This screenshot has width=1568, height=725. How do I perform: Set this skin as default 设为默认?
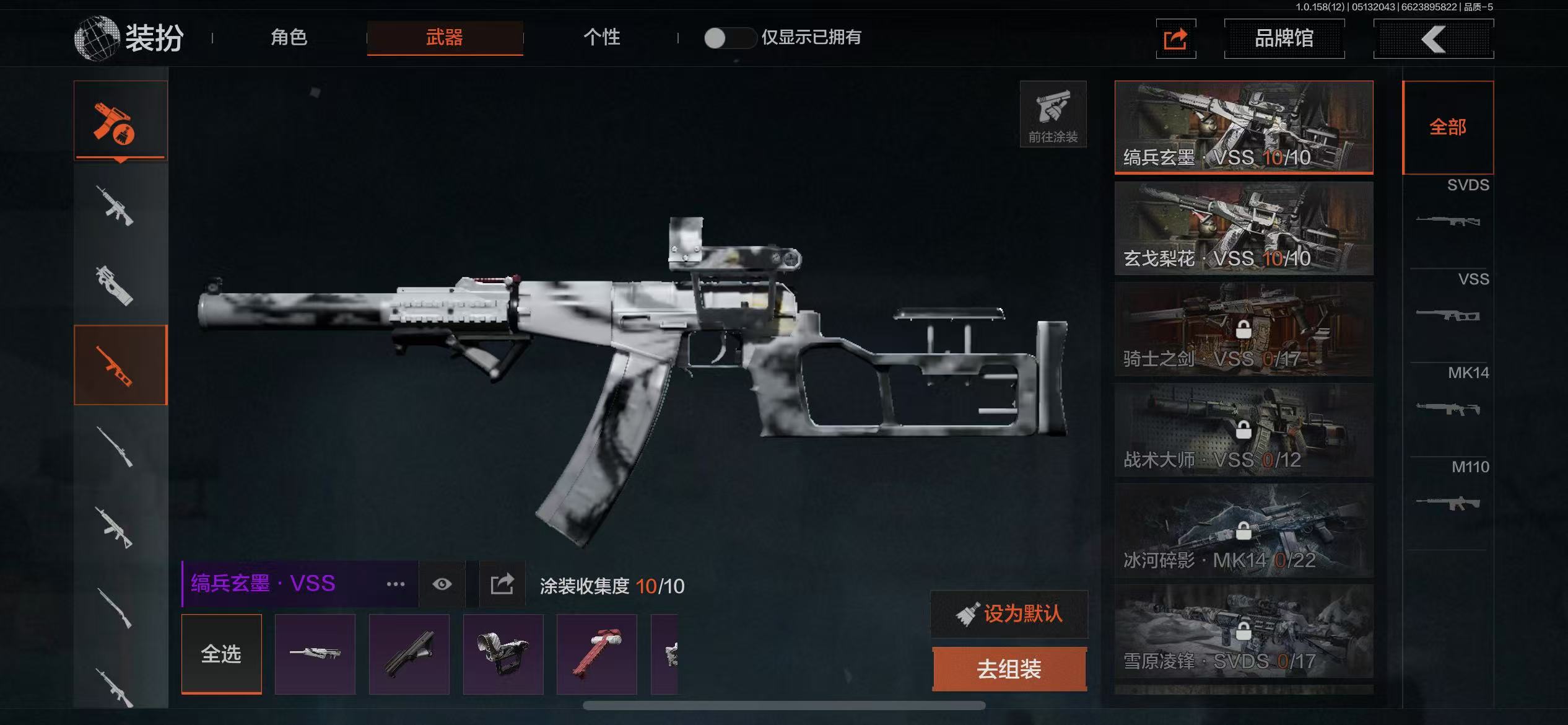(1009, 614)
